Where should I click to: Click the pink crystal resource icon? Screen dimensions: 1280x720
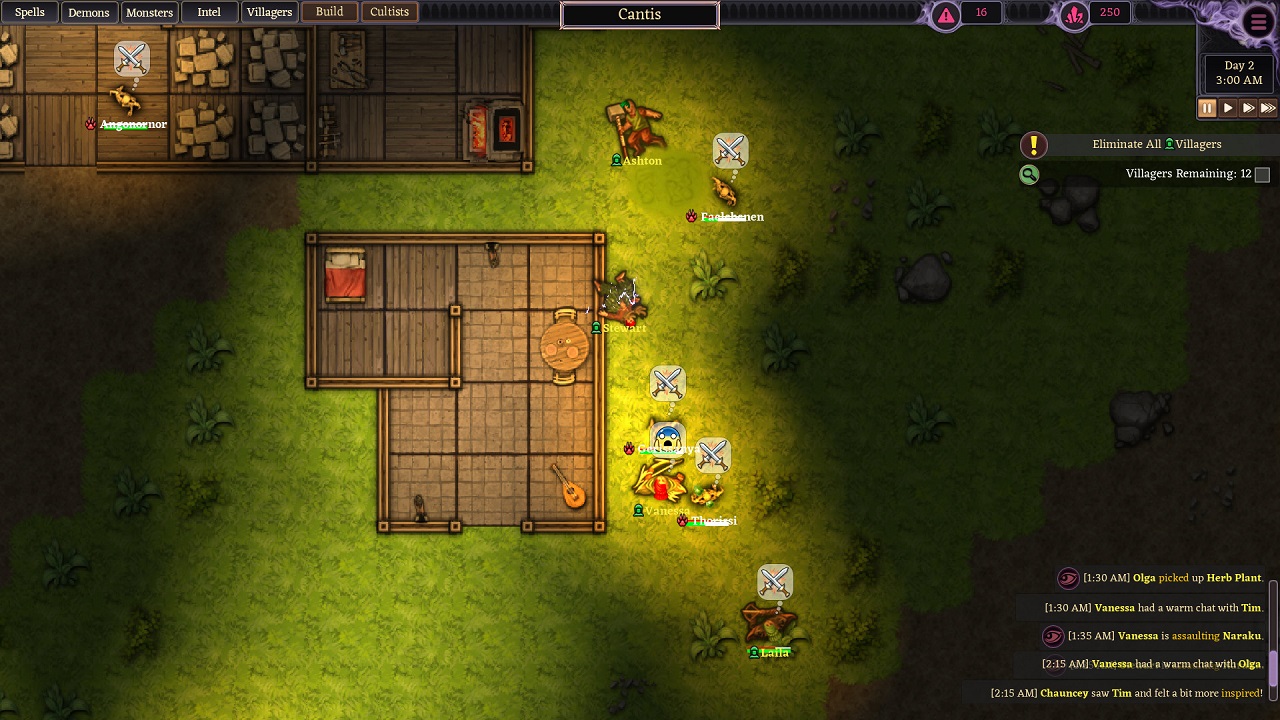(x=1074, y=15)
